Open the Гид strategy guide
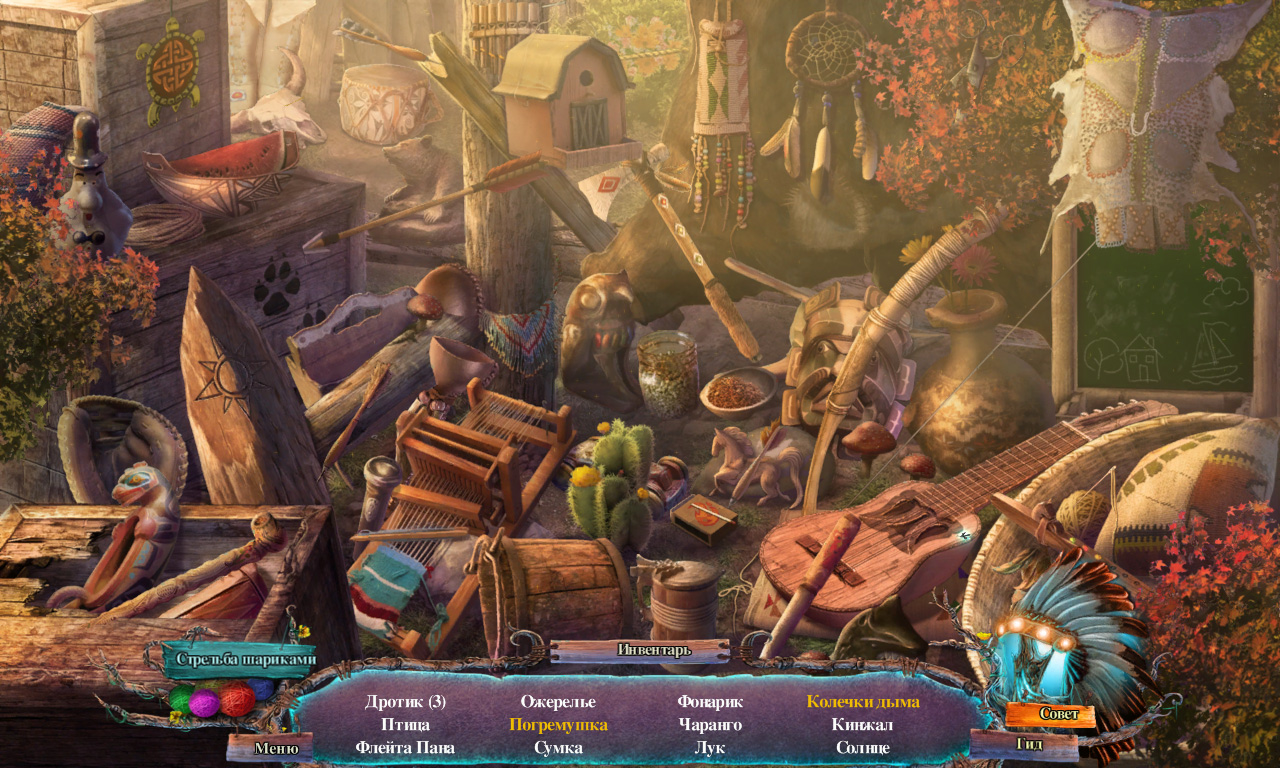The image size is (1280, 768). point(1030,744)
